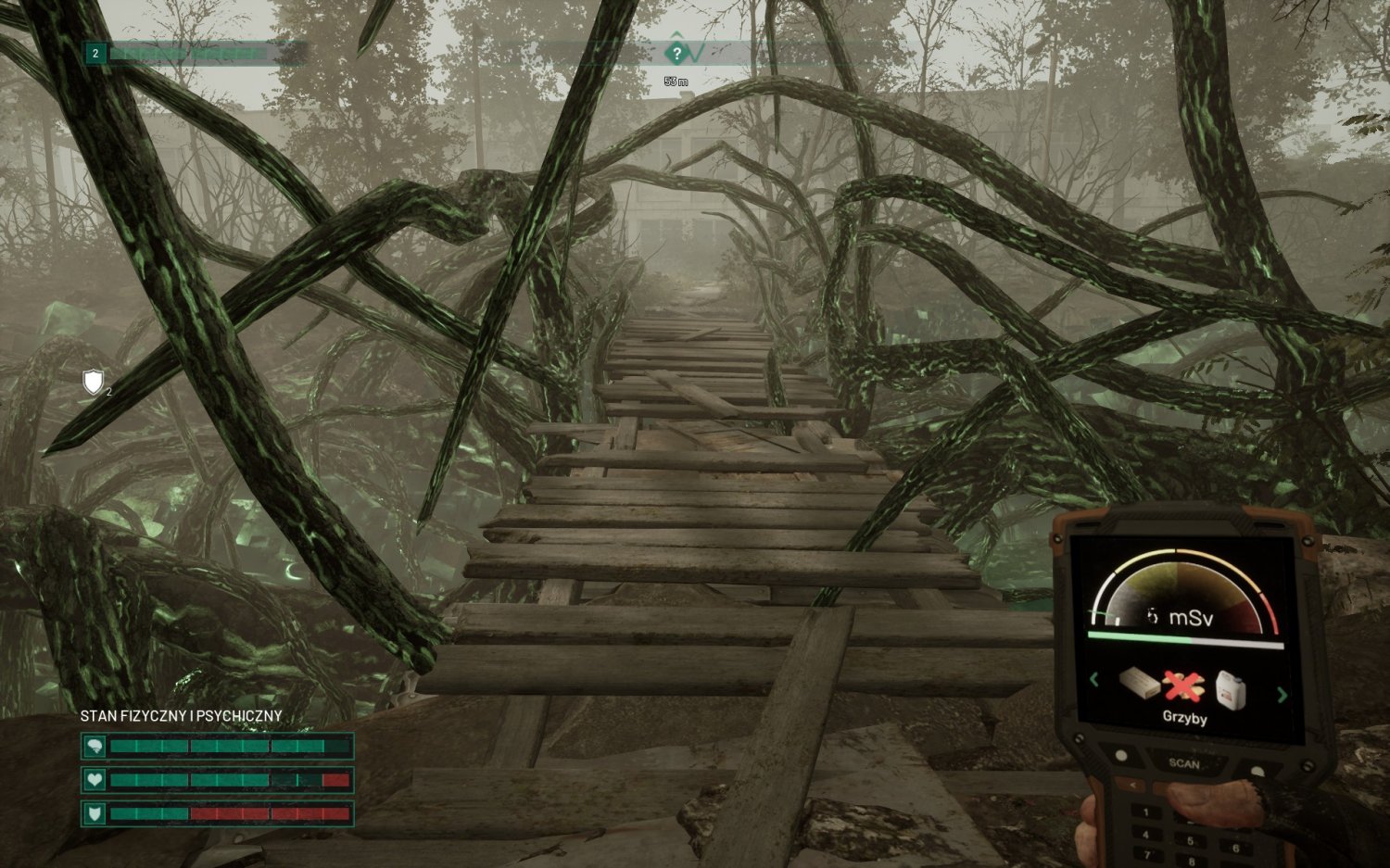Image resolution: width=1390 pixels, height=868 pixels.
Task: Click the heart icon beside the health bar
Action: [95, 781]
